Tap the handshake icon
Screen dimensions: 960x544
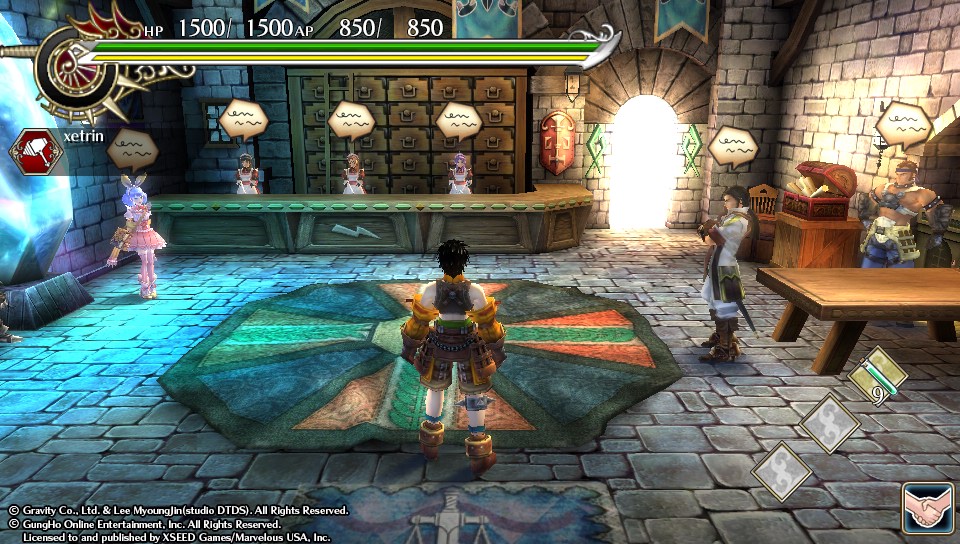tap(926, 507)
